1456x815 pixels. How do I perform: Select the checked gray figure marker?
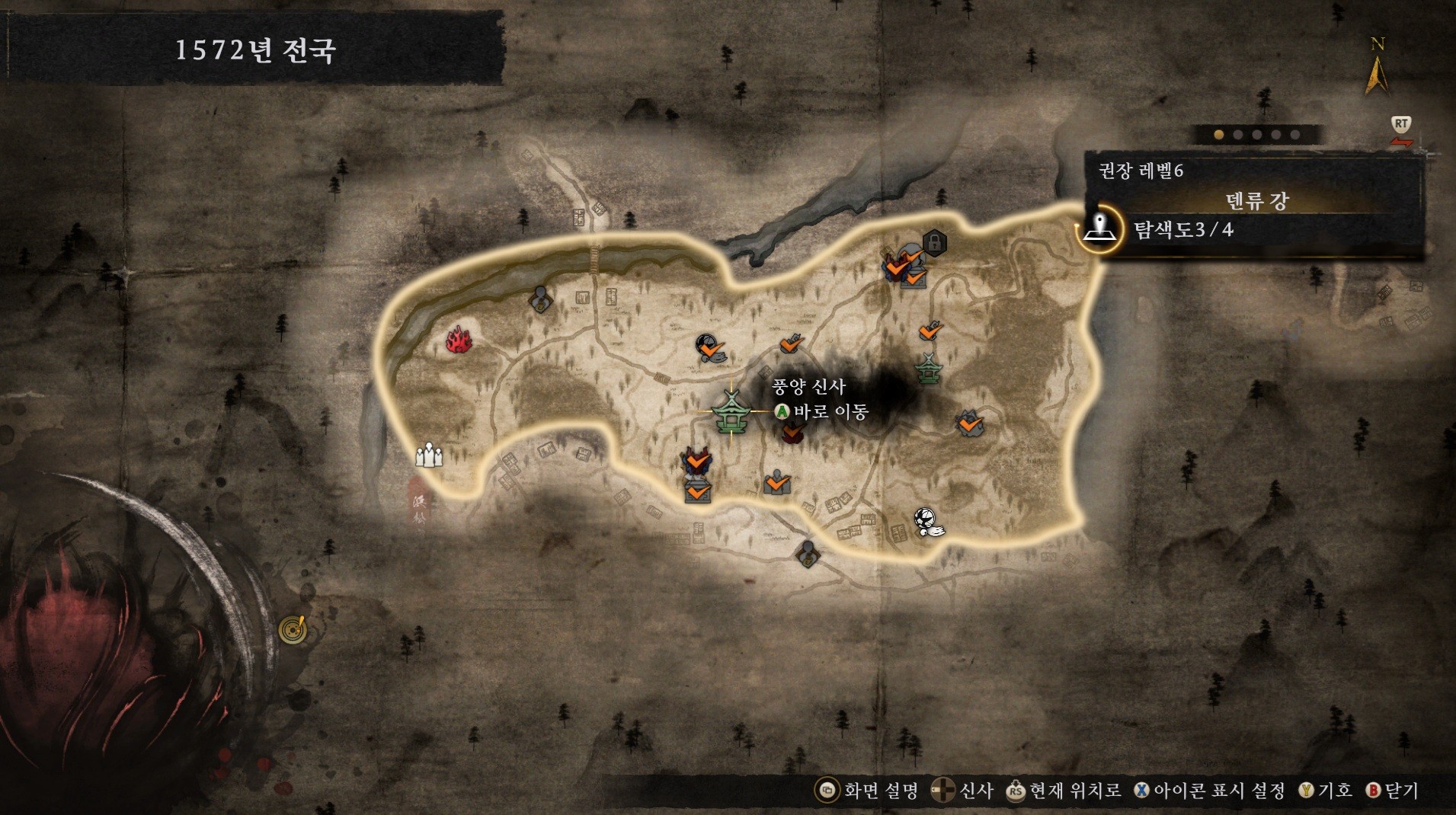point(777,482)
